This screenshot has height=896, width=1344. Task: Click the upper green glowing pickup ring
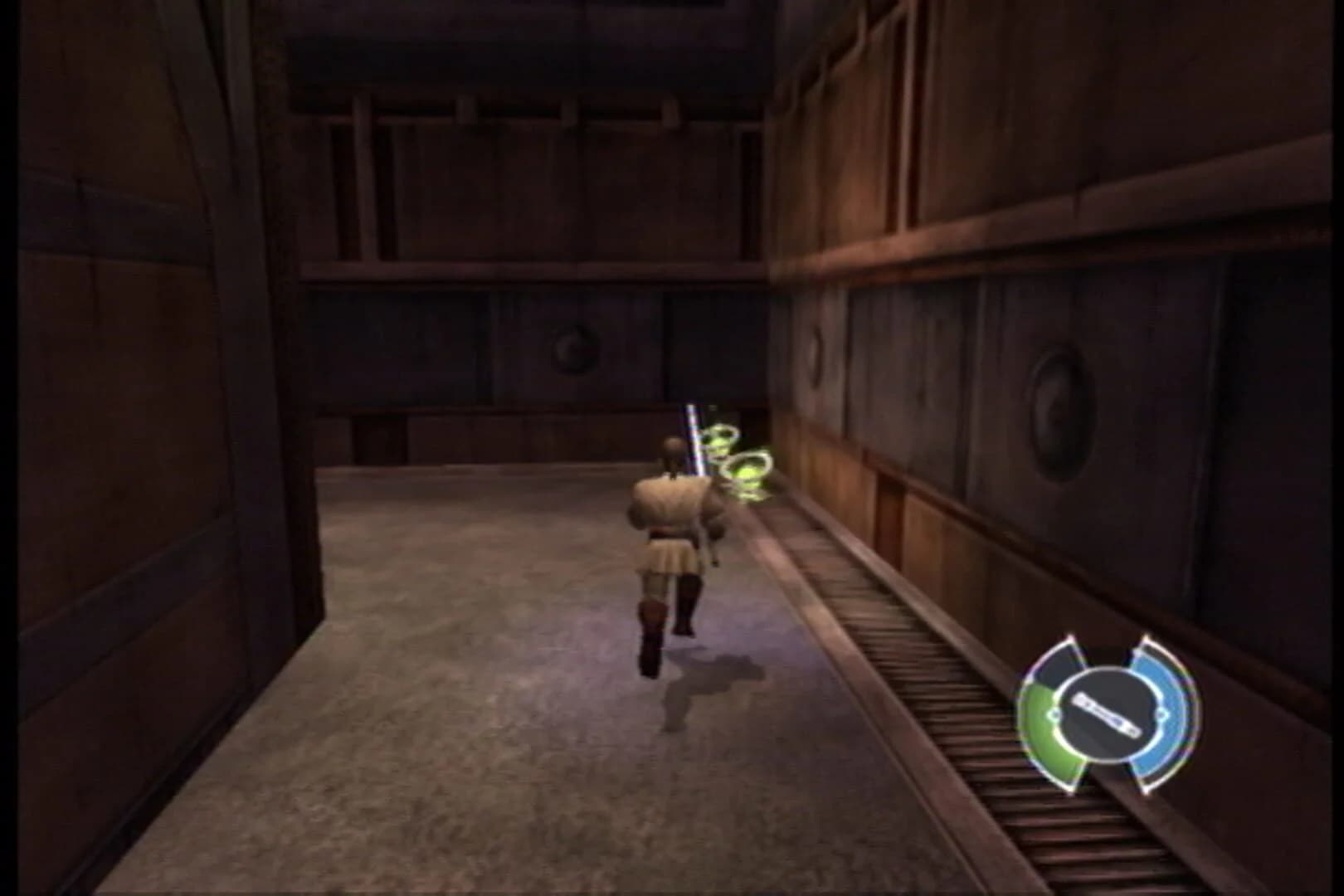719,437
